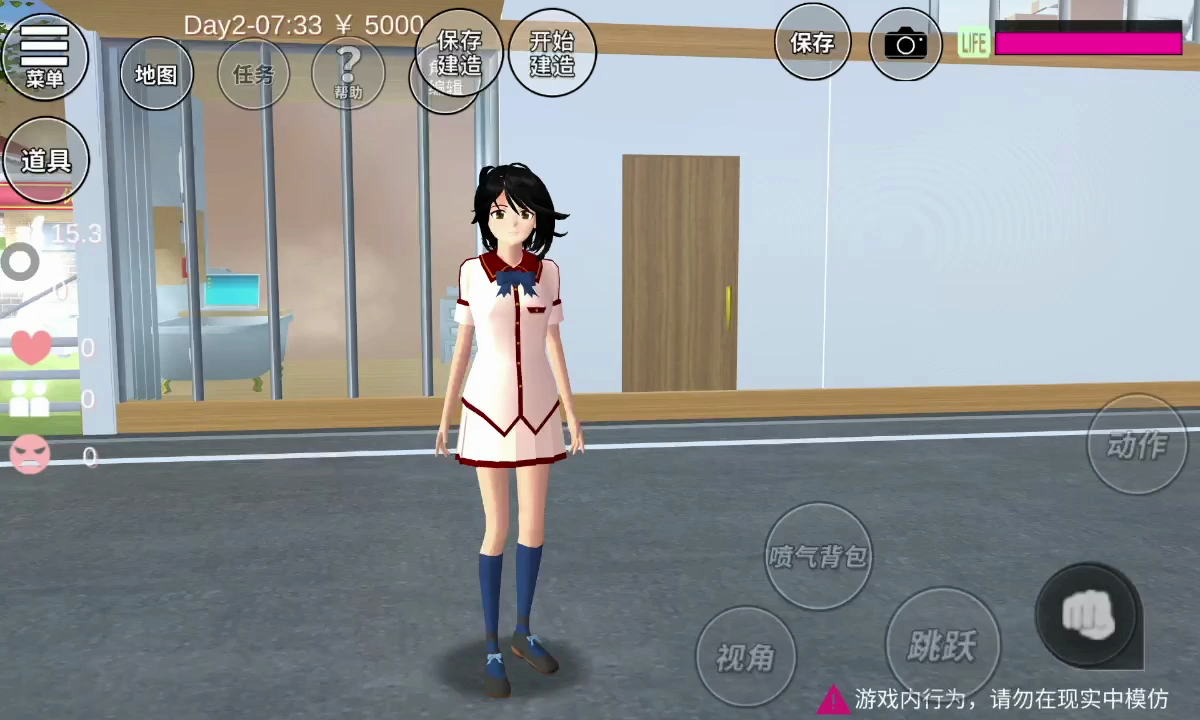Open the 道具 items menu
The image size is (1200, 720).
coord(46,160)
